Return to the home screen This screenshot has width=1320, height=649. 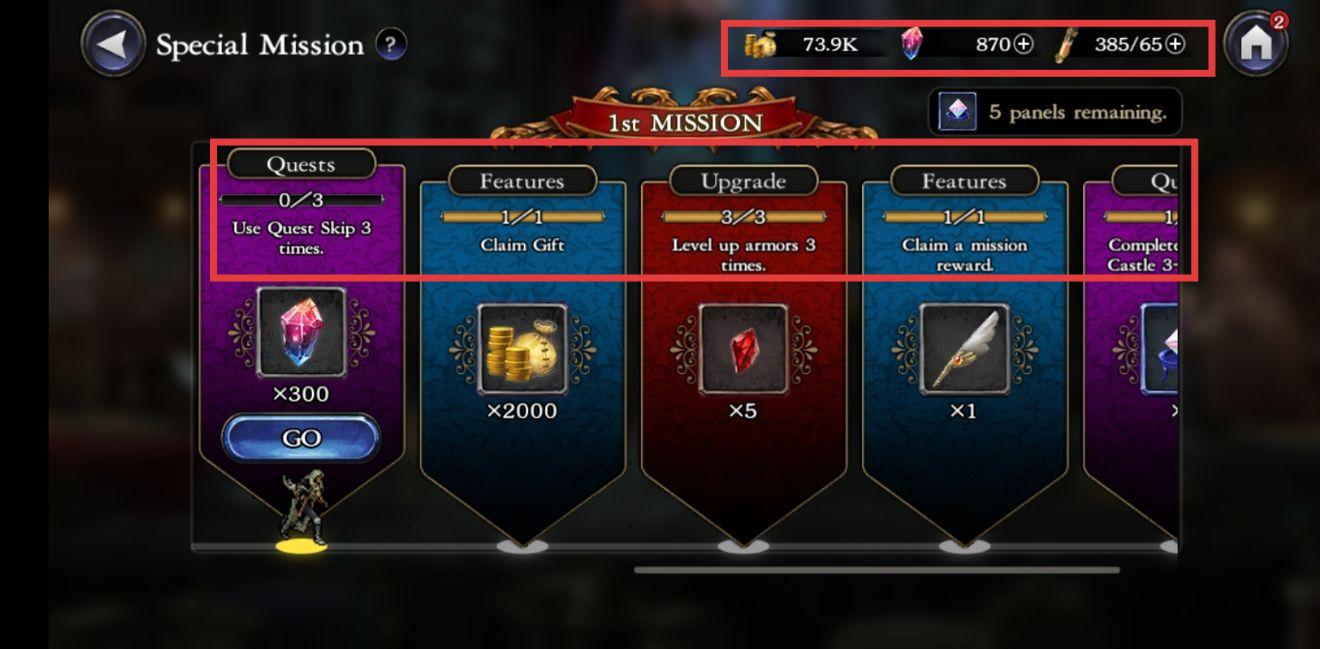(x=1256, y=44)
